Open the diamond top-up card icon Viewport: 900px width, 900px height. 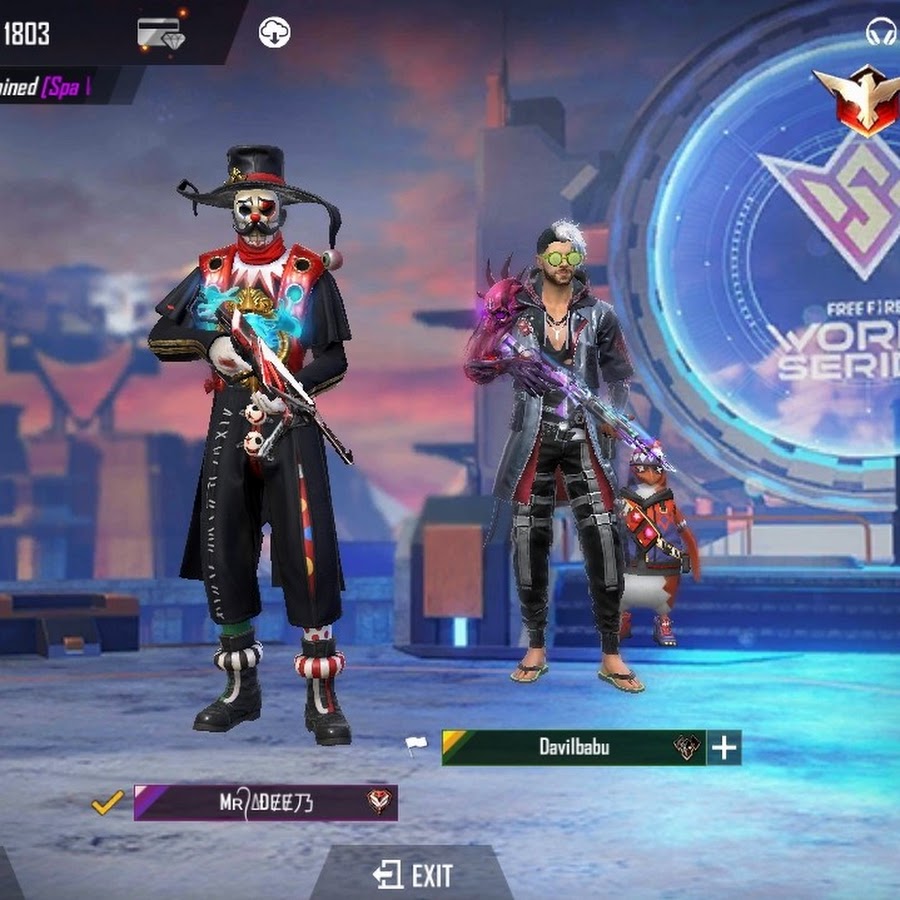(x=163, y=33)
